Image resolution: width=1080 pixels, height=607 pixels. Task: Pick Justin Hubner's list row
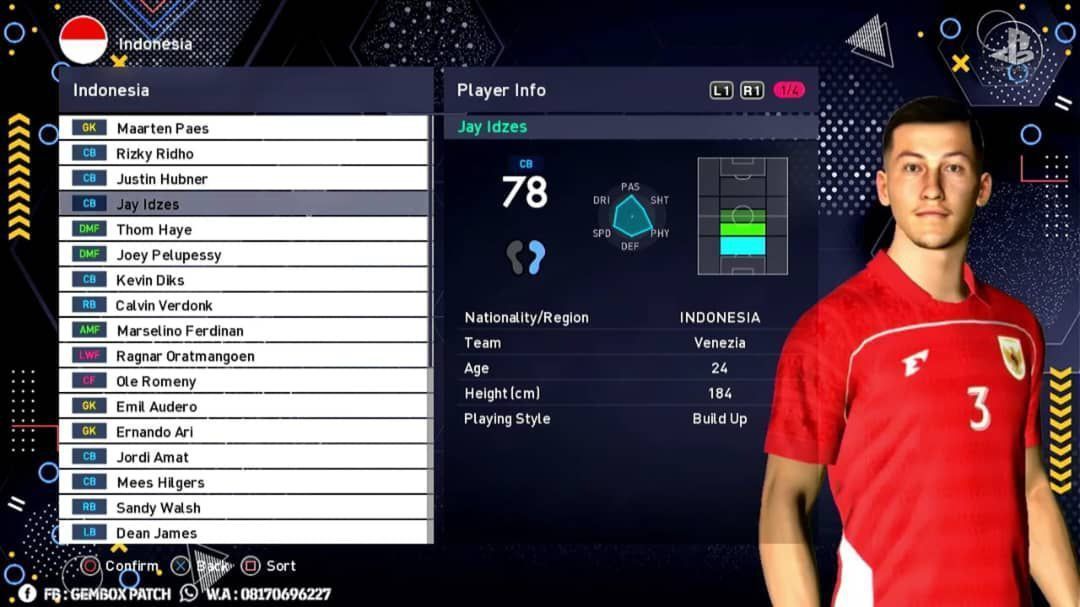pos(243,179)
